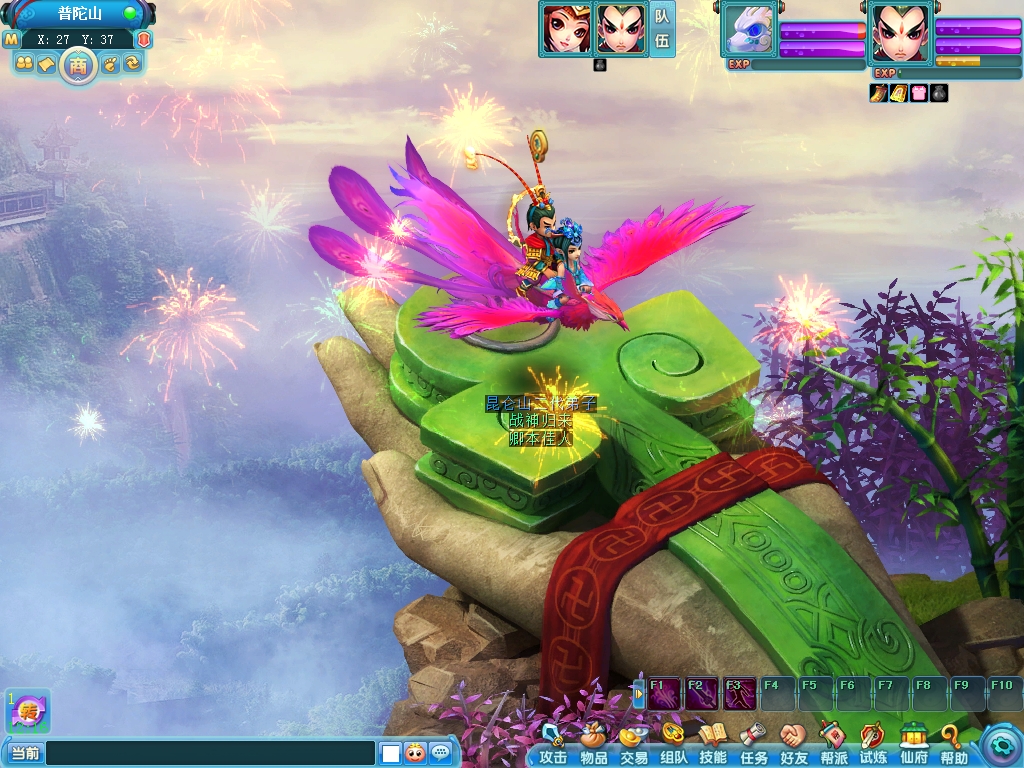The width and height of the screenshot is (1024, 768).
Task: Open the 物品 (Items) bag
Action: tap(593, 744)
